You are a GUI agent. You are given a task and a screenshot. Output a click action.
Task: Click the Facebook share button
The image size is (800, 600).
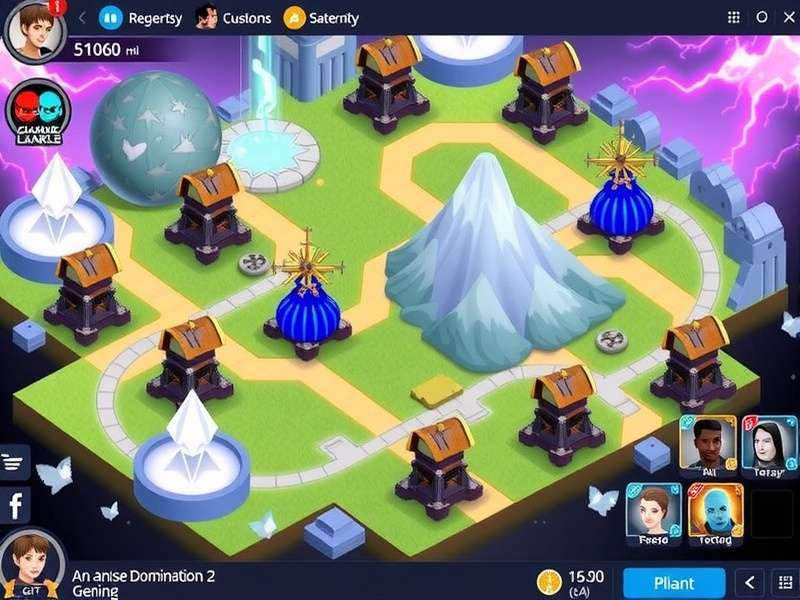click(16, 506)
